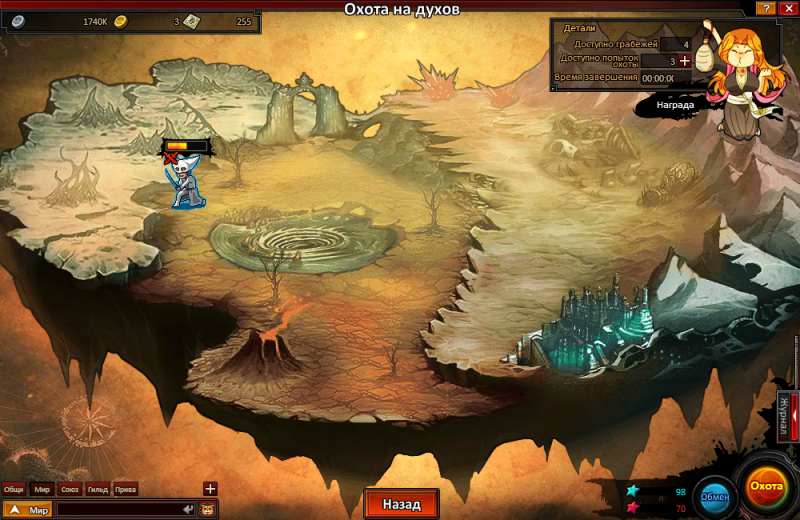Viewport: 800px width, 520px height.
Task: Open the Награда reward panel
Action: (675, 103)
